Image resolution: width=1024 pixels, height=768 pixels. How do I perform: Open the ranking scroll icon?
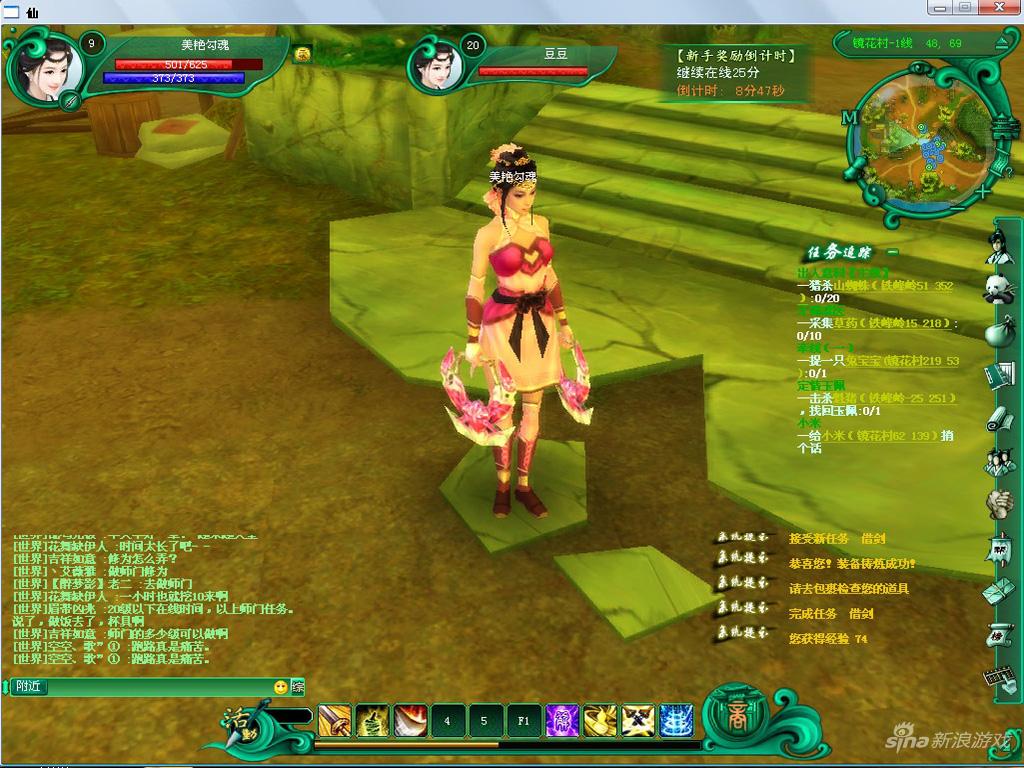pyautogui.click(x=998, y=633)
